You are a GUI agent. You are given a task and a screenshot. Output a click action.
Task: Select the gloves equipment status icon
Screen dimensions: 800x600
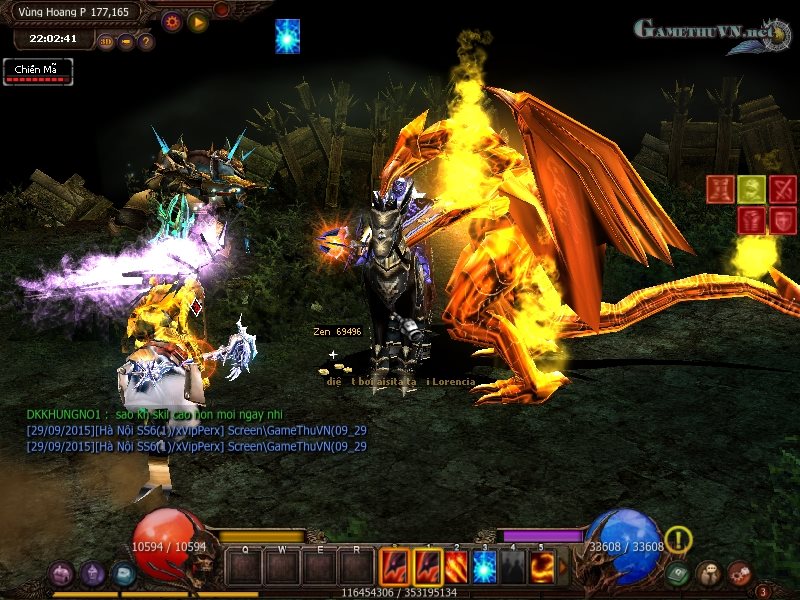click(x=751, y=220)
